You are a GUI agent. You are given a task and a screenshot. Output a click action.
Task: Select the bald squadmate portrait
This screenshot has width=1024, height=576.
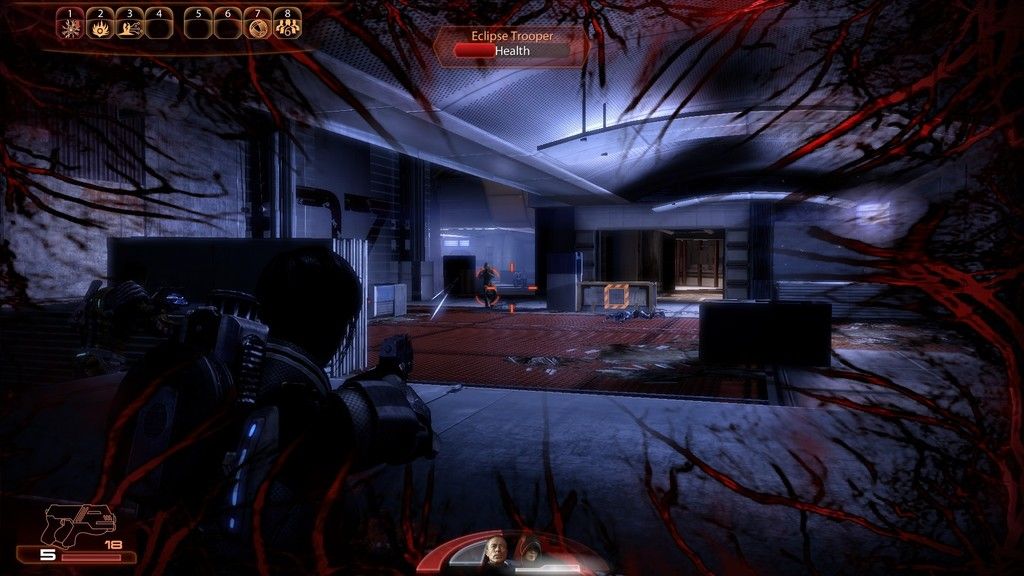pos(495,551)
